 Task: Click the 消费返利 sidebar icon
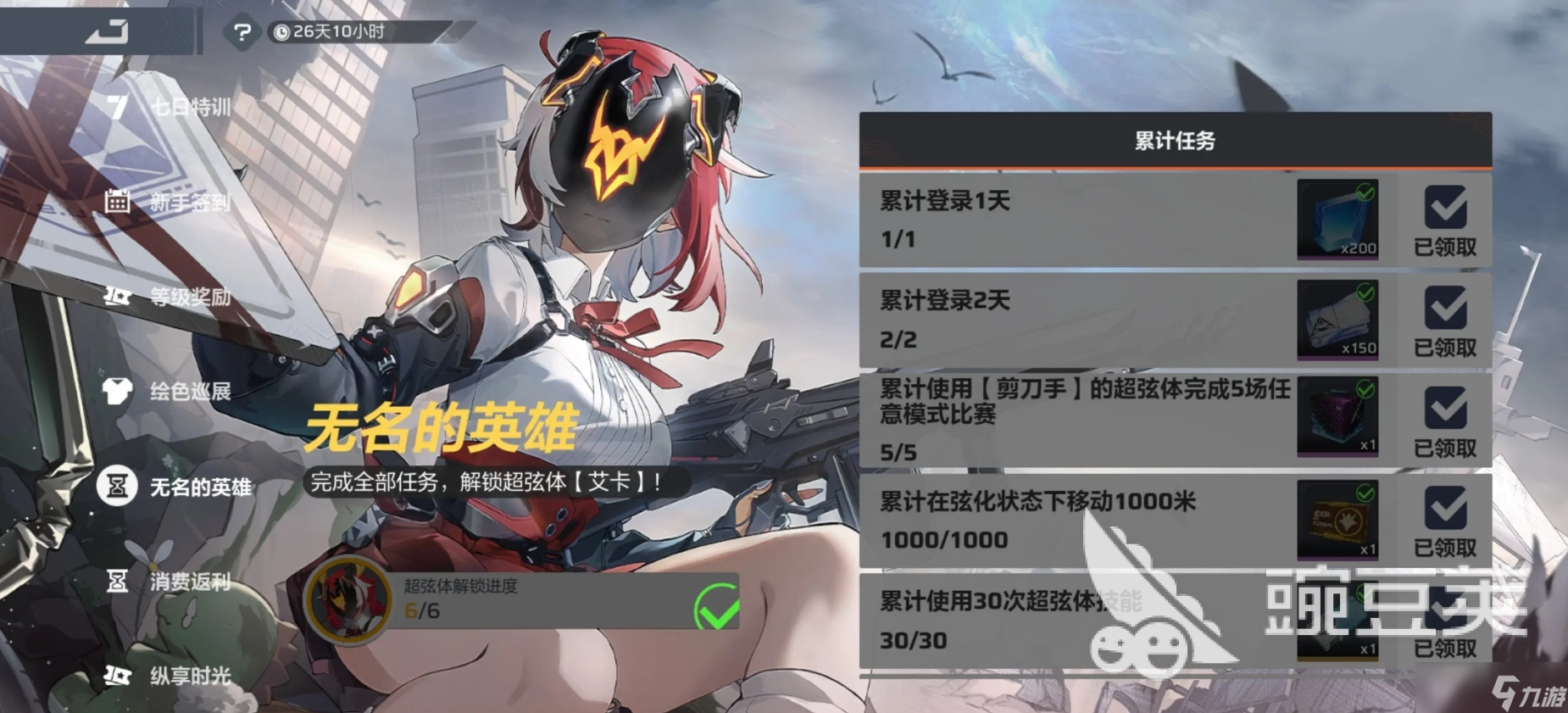(x=116, y=583)
